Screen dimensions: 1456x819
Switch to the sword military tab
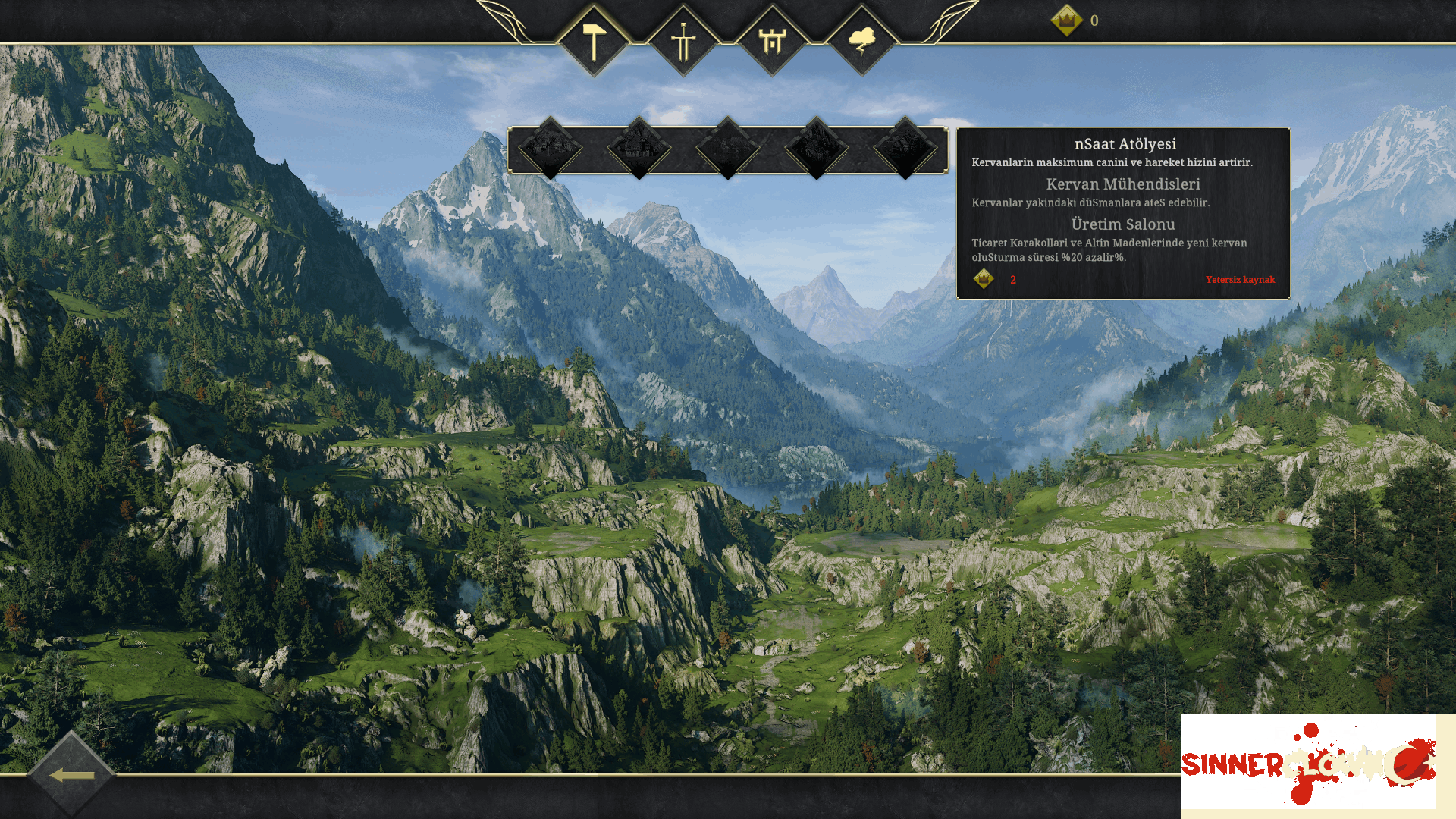[683, 41]
